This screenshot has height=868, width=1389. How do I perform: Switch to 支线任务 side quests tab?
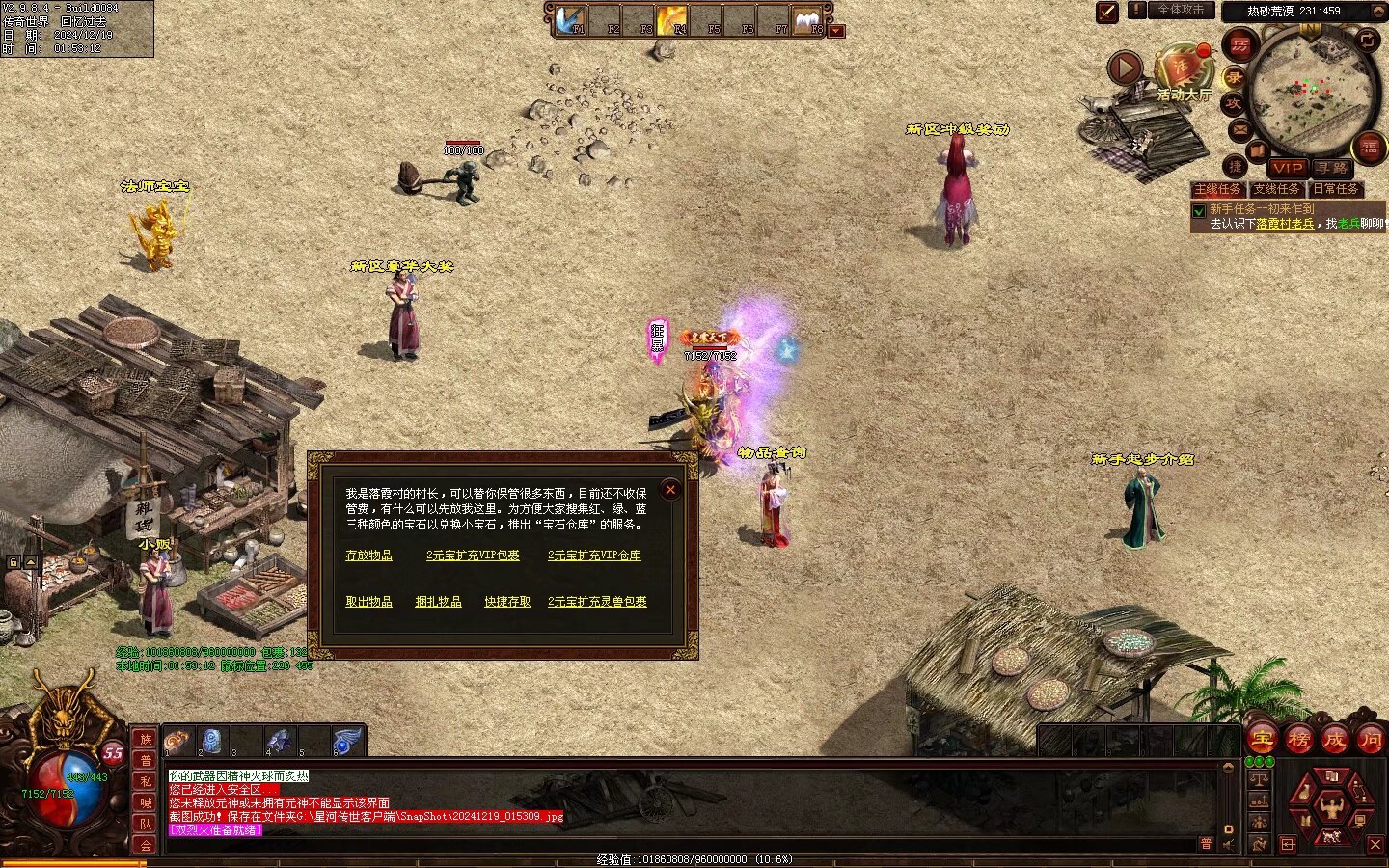(x=1277, y=190)
